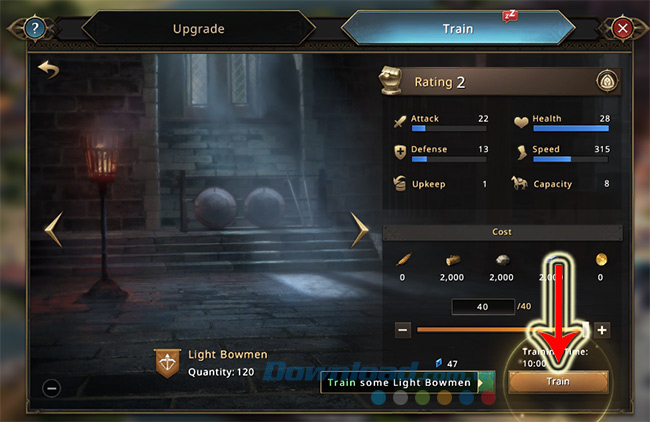This screenshot has height=422, width=650.
Task: Open the help question mark
Action: (x=37, y=28)
